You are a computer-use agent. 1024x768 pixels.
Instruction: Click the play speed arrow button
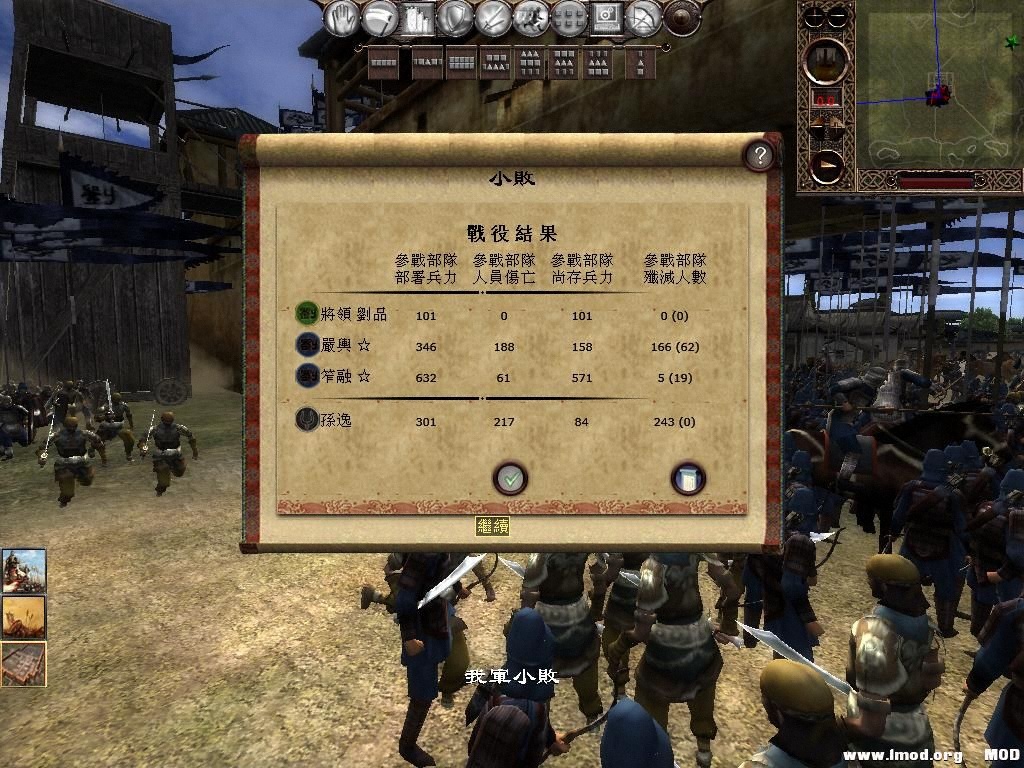[827, 165]
